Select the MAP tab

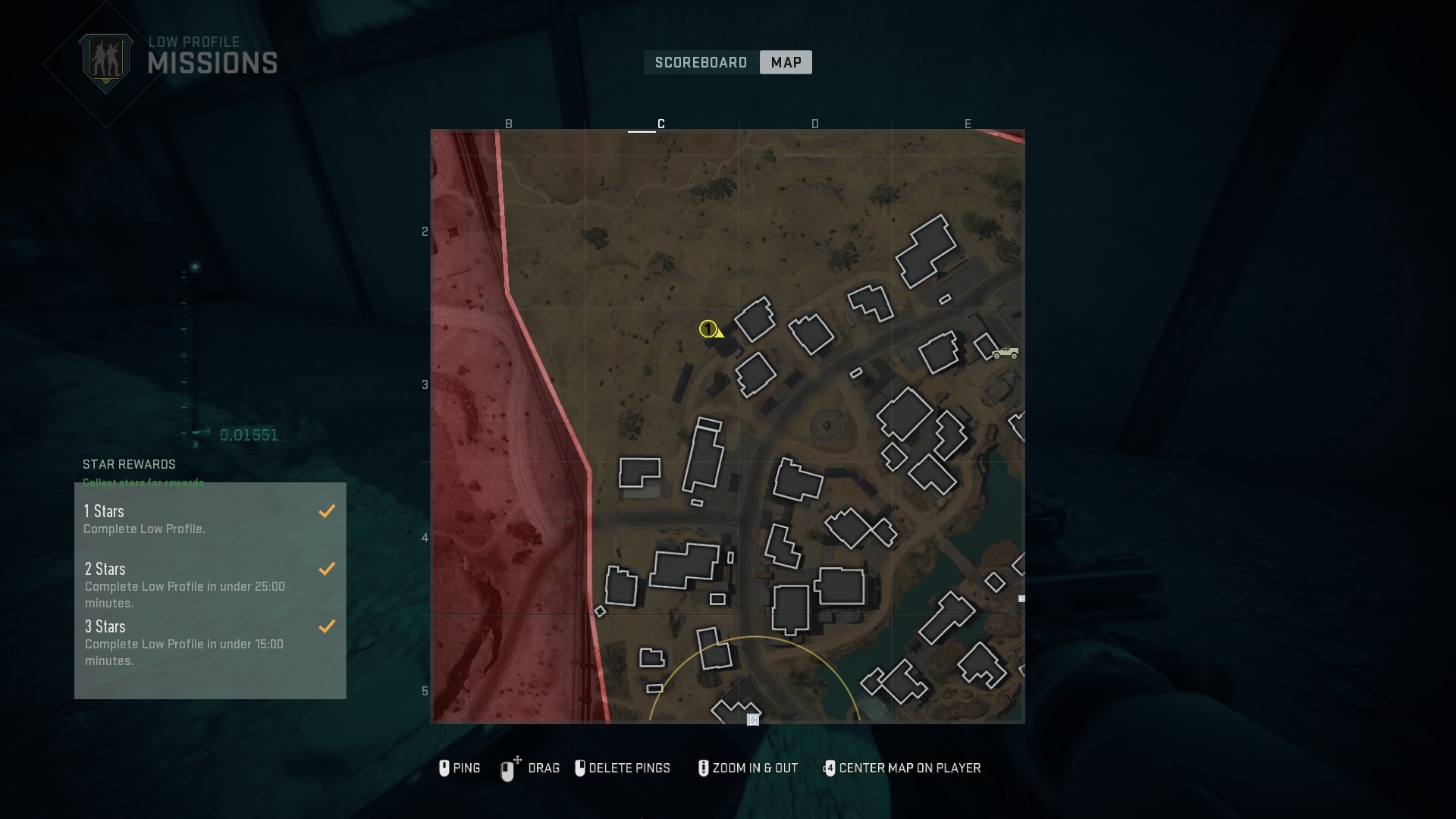(x=785, y=62)
